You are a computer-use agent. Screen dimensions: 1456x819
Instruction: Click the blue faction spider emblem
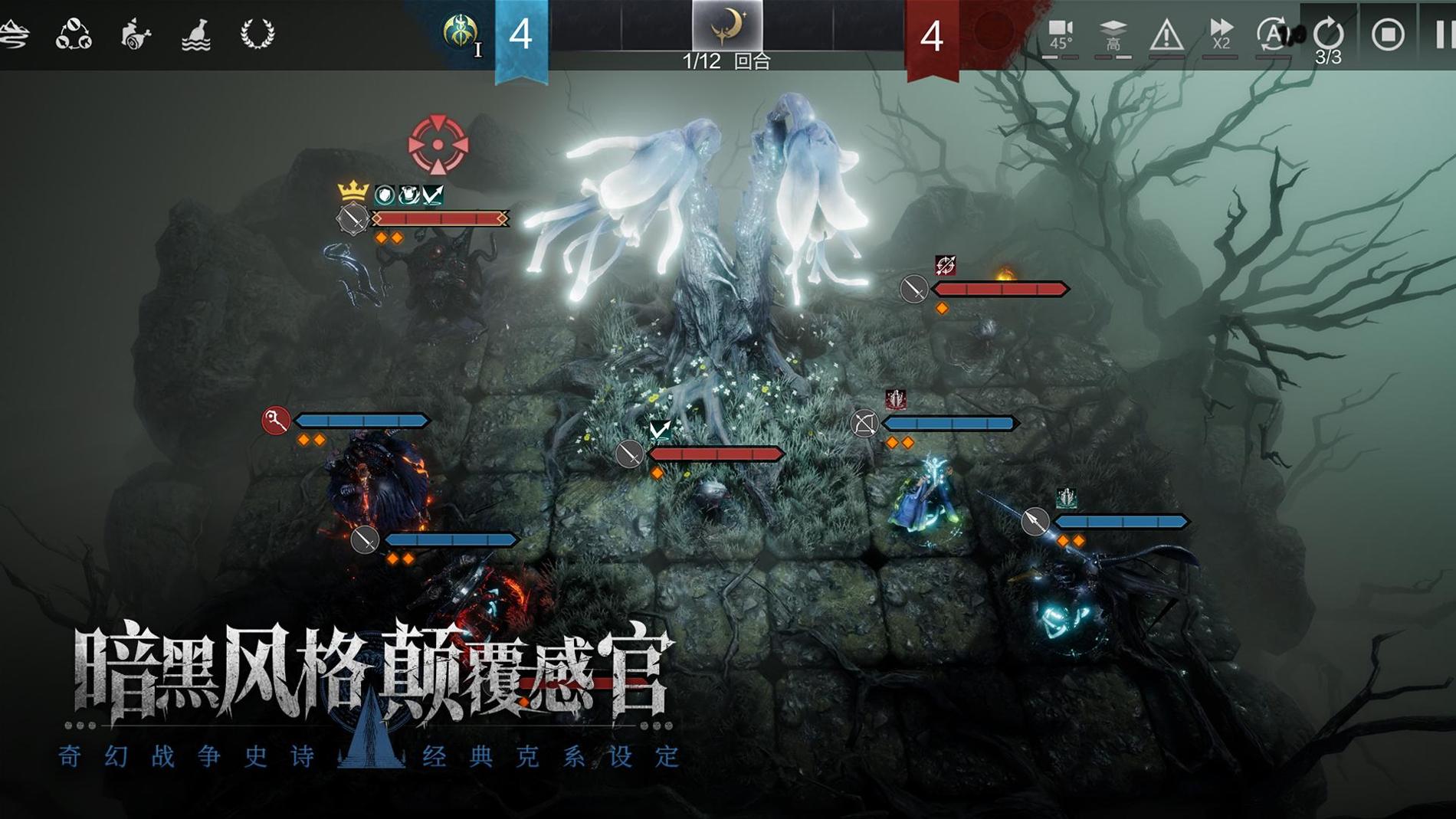[x=460, y=31]
